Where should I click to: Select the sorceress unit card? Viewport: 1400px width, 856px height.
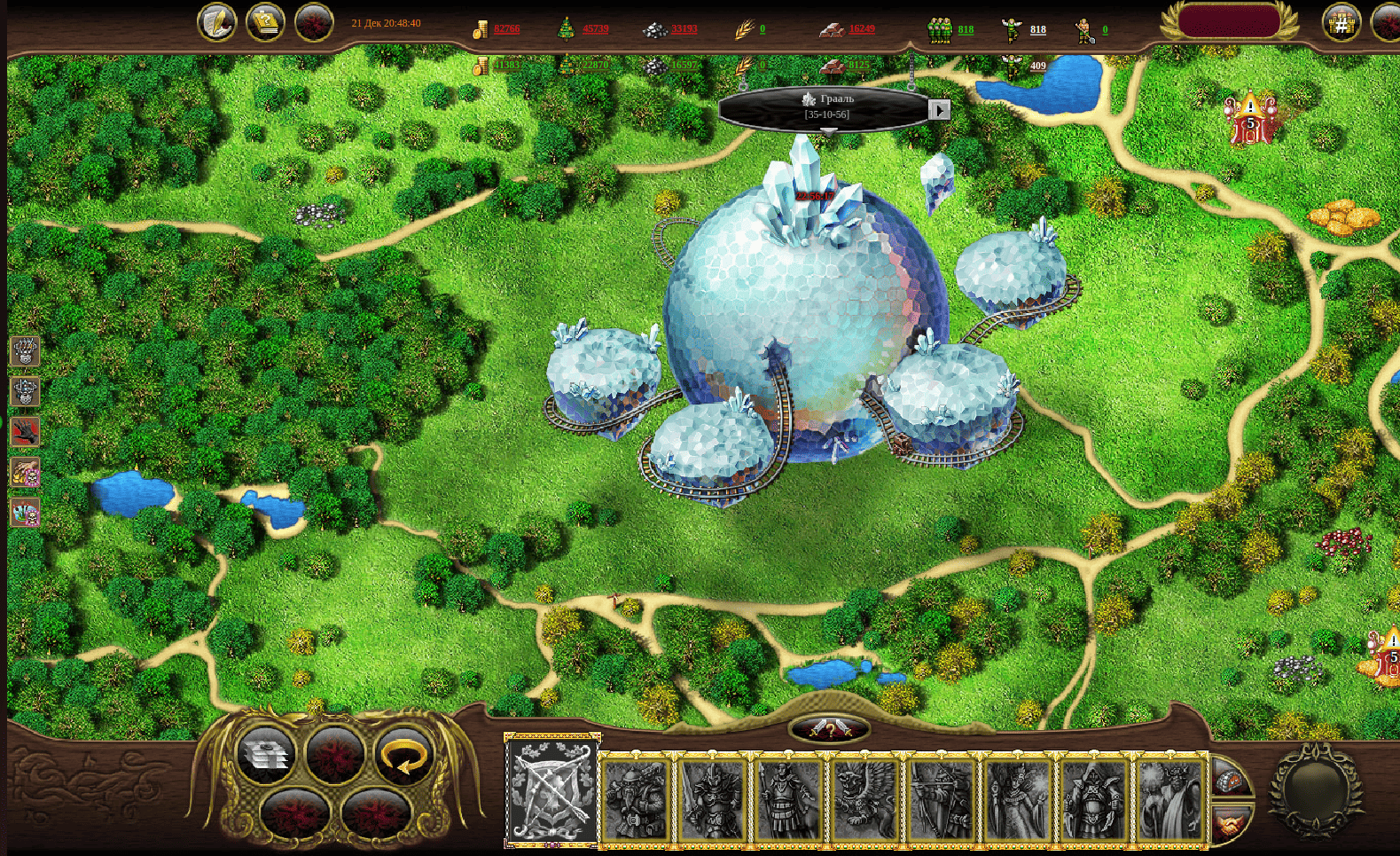1018,800
